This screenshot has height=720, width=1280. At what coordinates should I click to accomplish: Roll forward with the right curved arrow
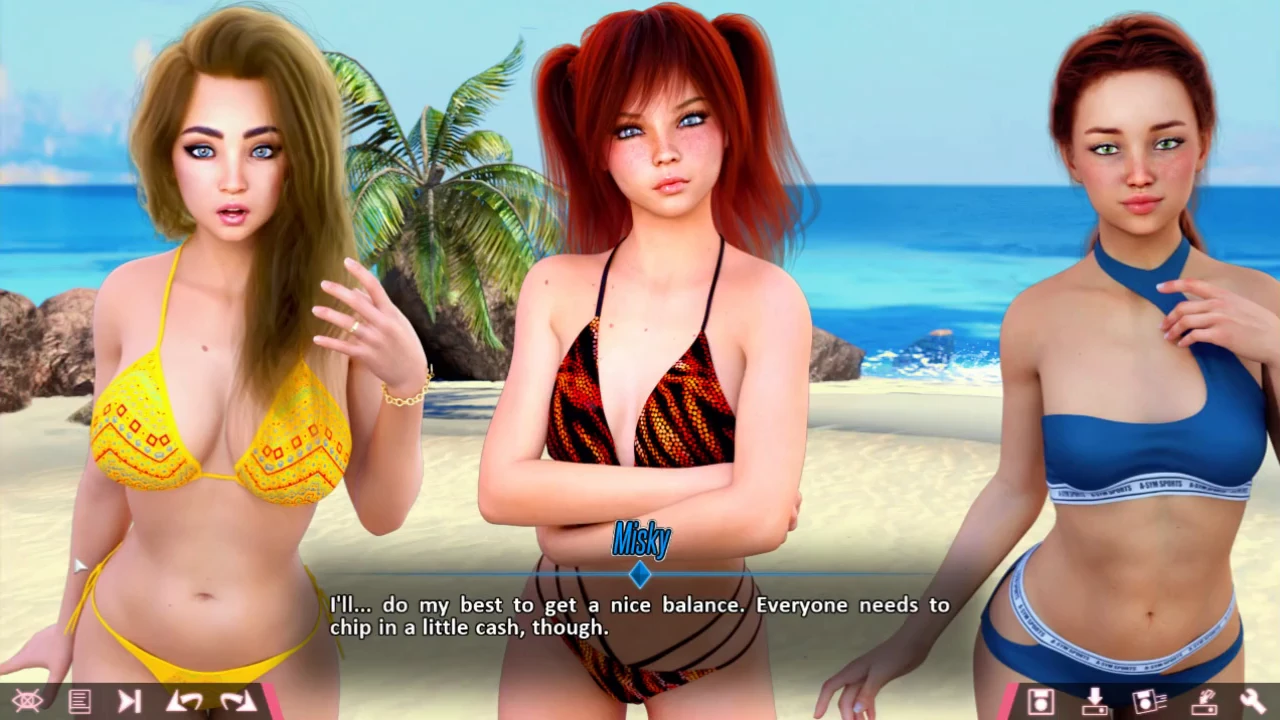coord(238,701)
